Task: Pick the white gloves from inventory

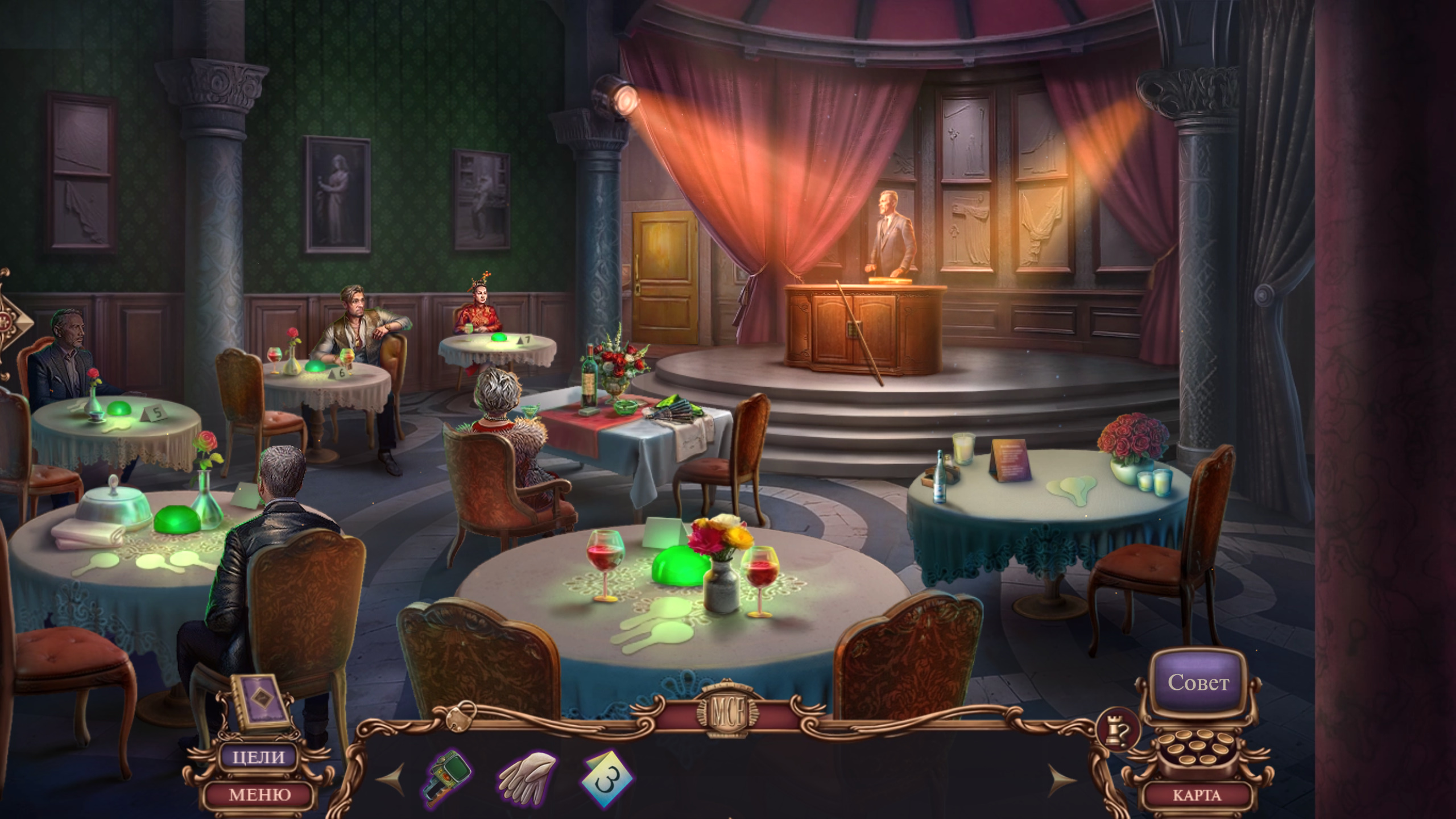Action: tap(526, 777)
